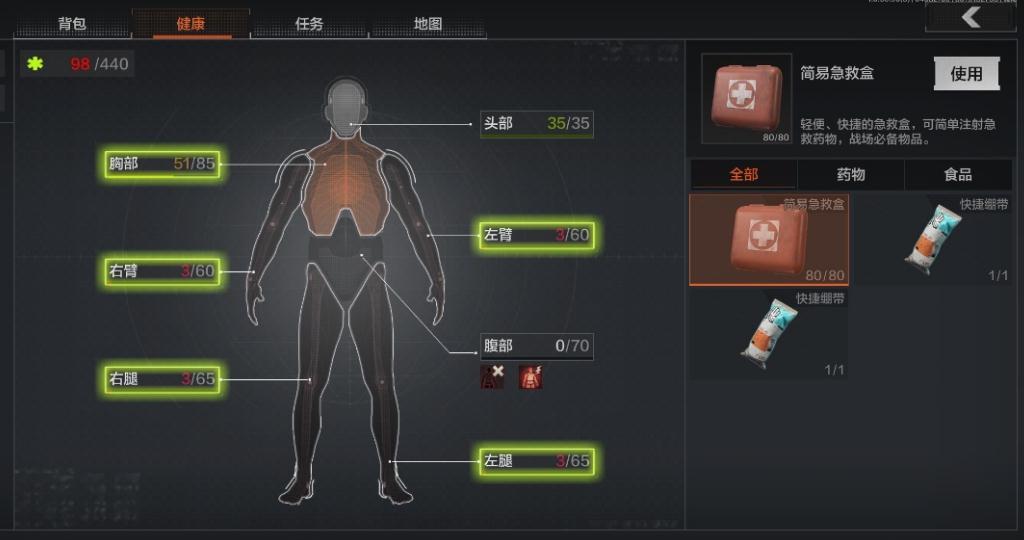This screenshot has width=1024, height=540.
Task: Select the 右腿 injury label
Action: pyautogui.click(x=162, y=379)
